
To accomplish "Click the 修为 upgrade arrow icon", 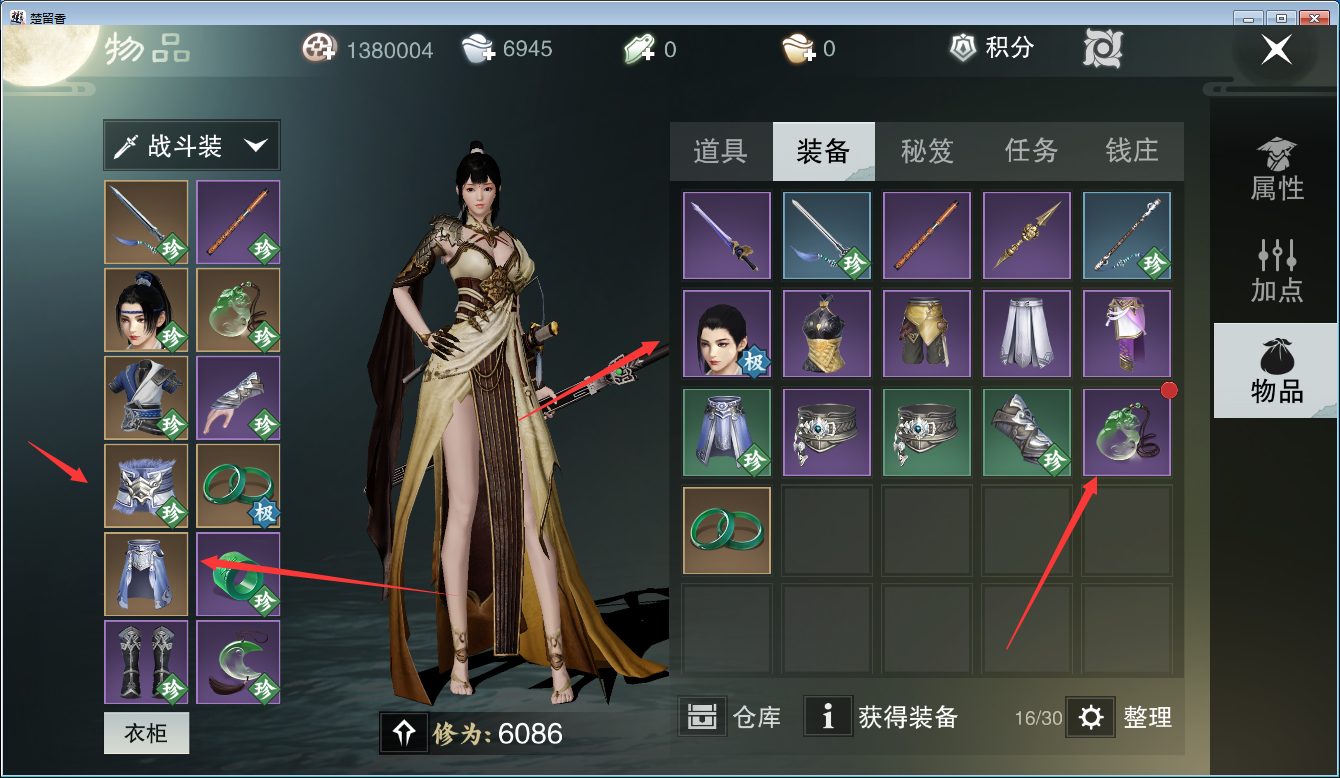I will click(404, 733).
